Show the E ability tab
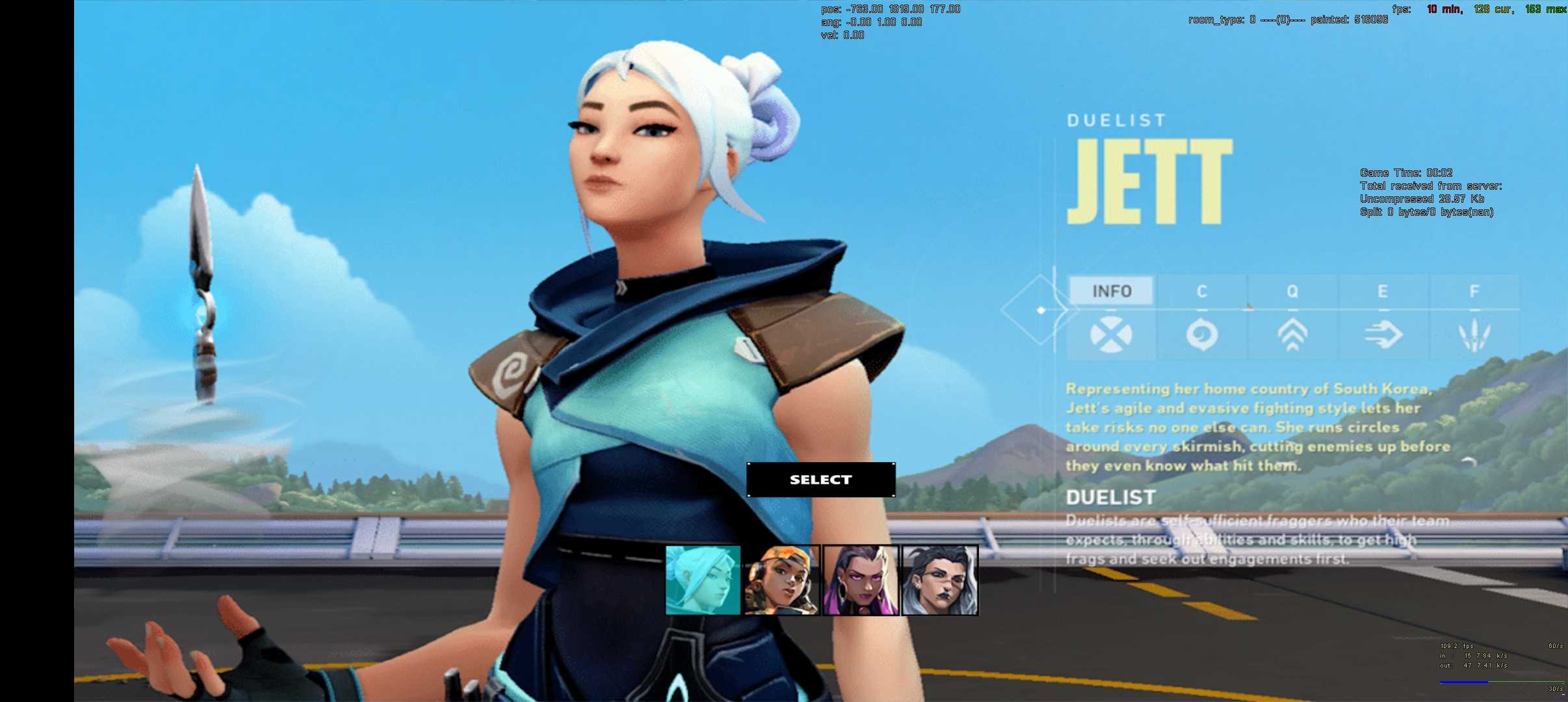Image resolution: width=1568 pixels, height=702 pixels. pyautogui.click(x=1383, y=291)
